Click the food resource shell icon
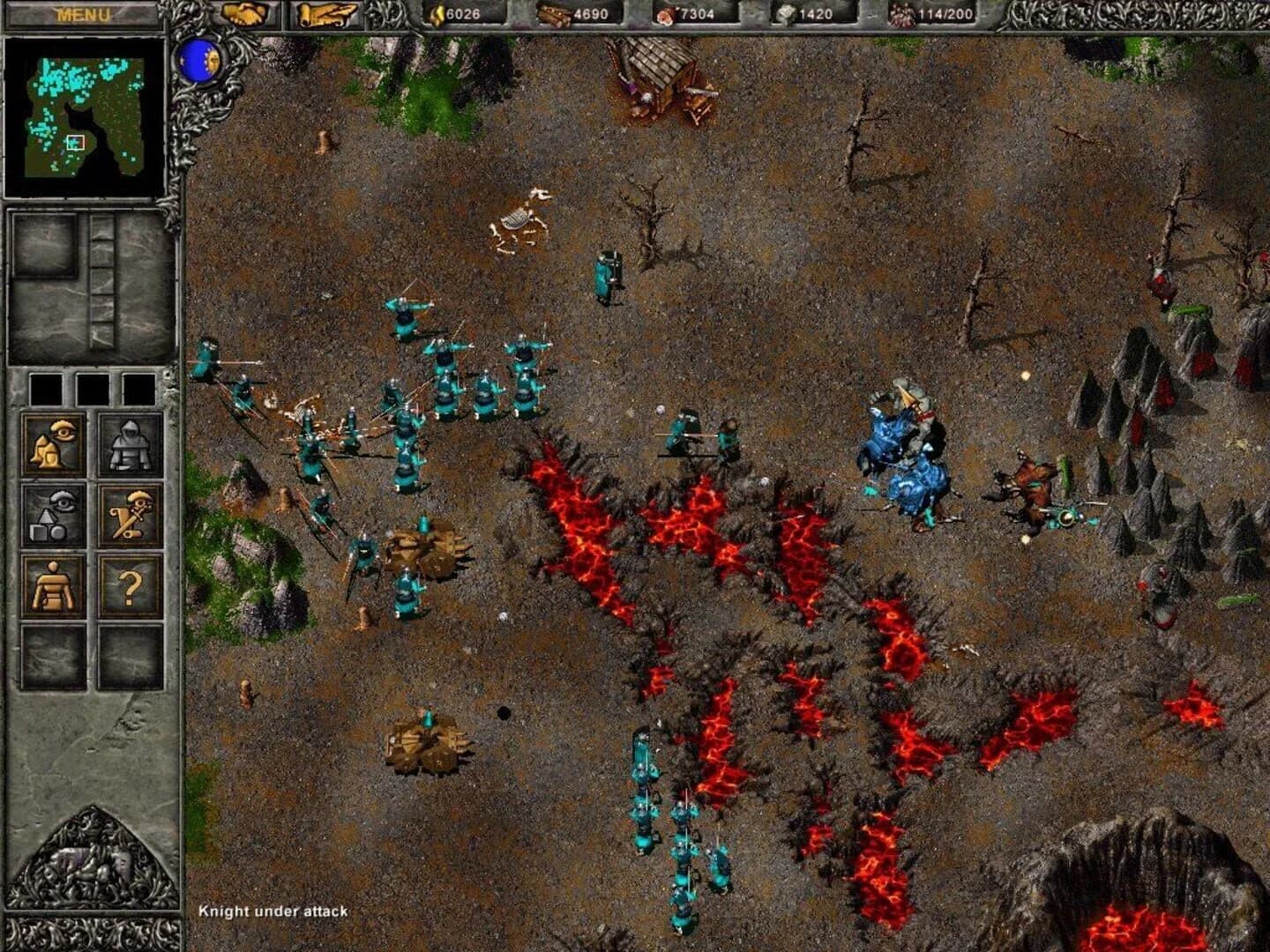The image size is (1270, 952). (x=664, y=15)
